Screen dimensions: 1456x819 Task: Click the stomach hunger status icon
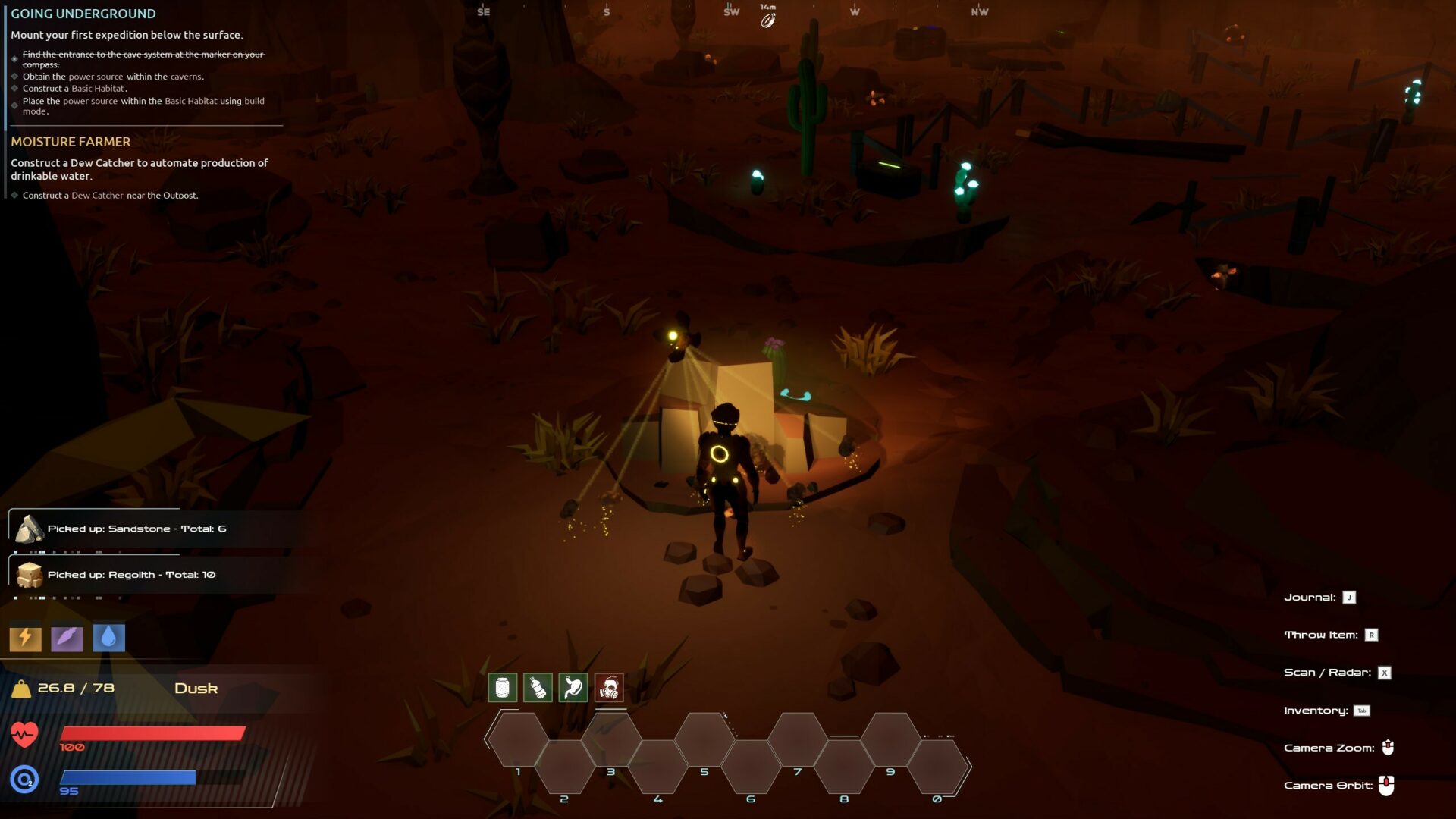click(x=573, y=688)
